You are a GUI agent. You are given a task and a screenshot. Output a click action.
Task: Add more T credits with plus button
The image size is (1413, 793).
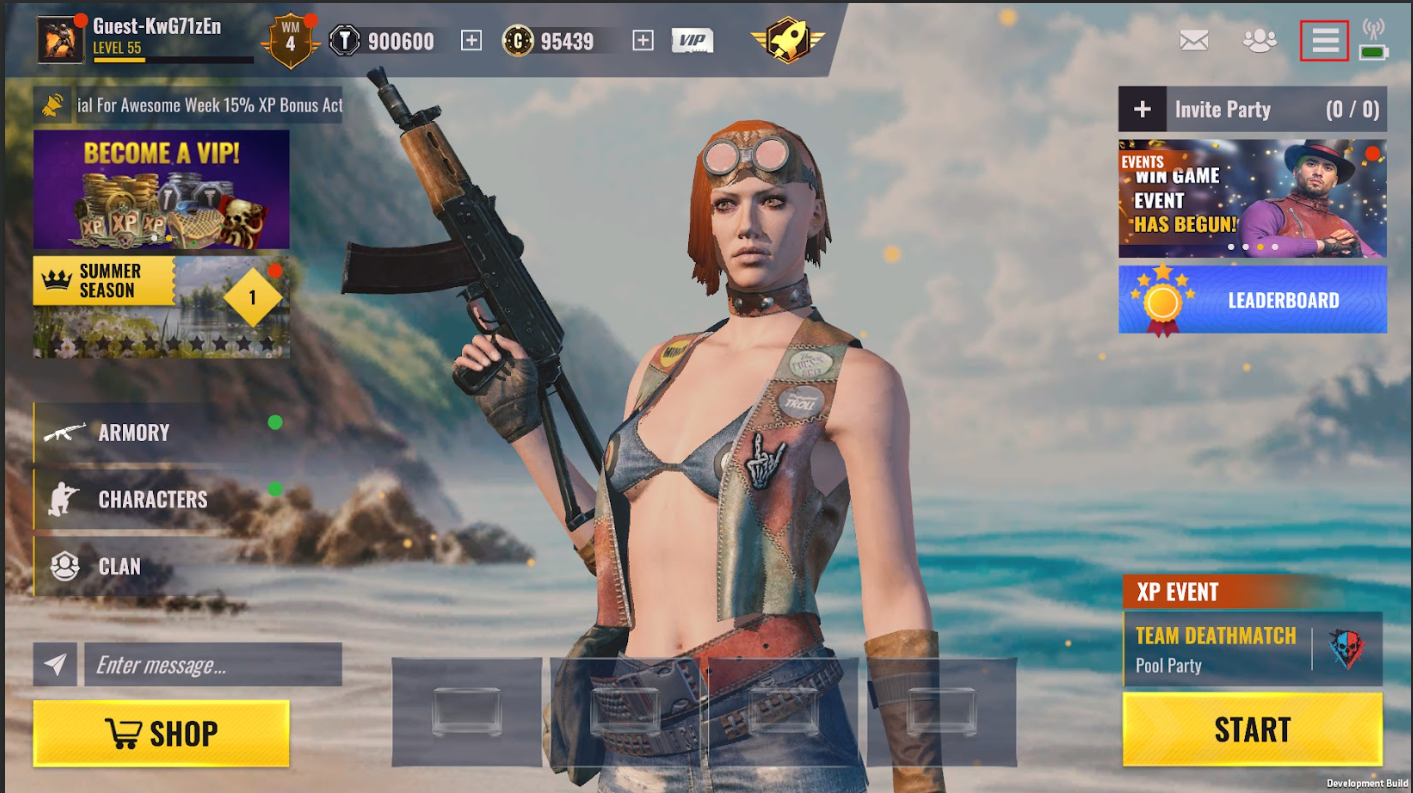pyautogui.click(x=471, y=41)
